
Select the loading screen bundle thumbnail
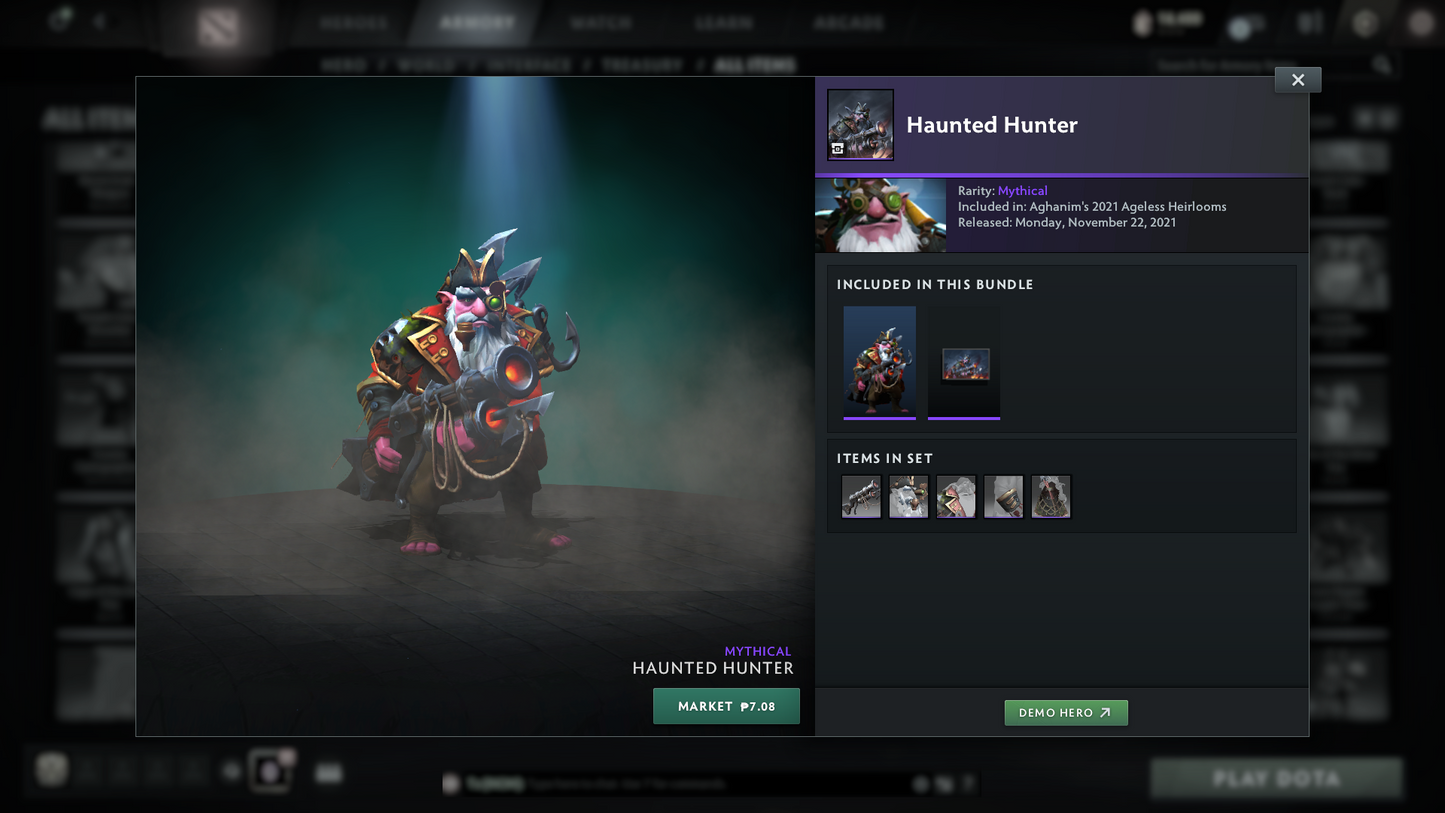click(963, 362)
